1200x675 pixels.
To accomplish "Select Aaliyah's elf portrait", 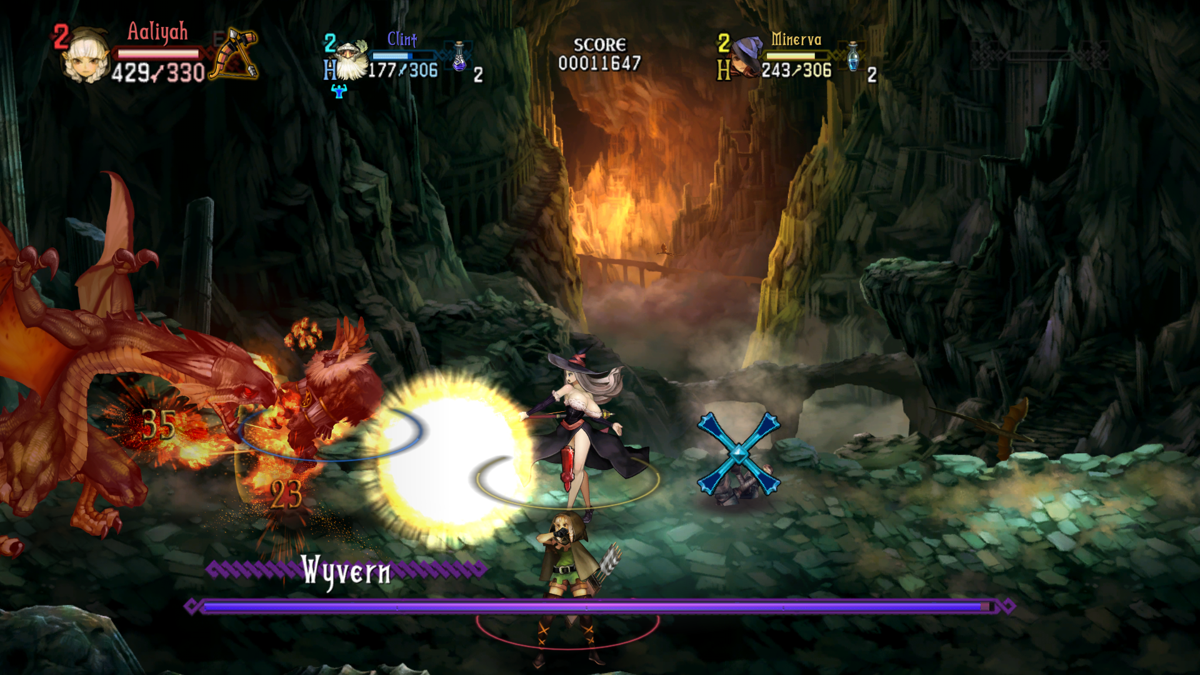I will pyautogui.click(x=86, y=56).
